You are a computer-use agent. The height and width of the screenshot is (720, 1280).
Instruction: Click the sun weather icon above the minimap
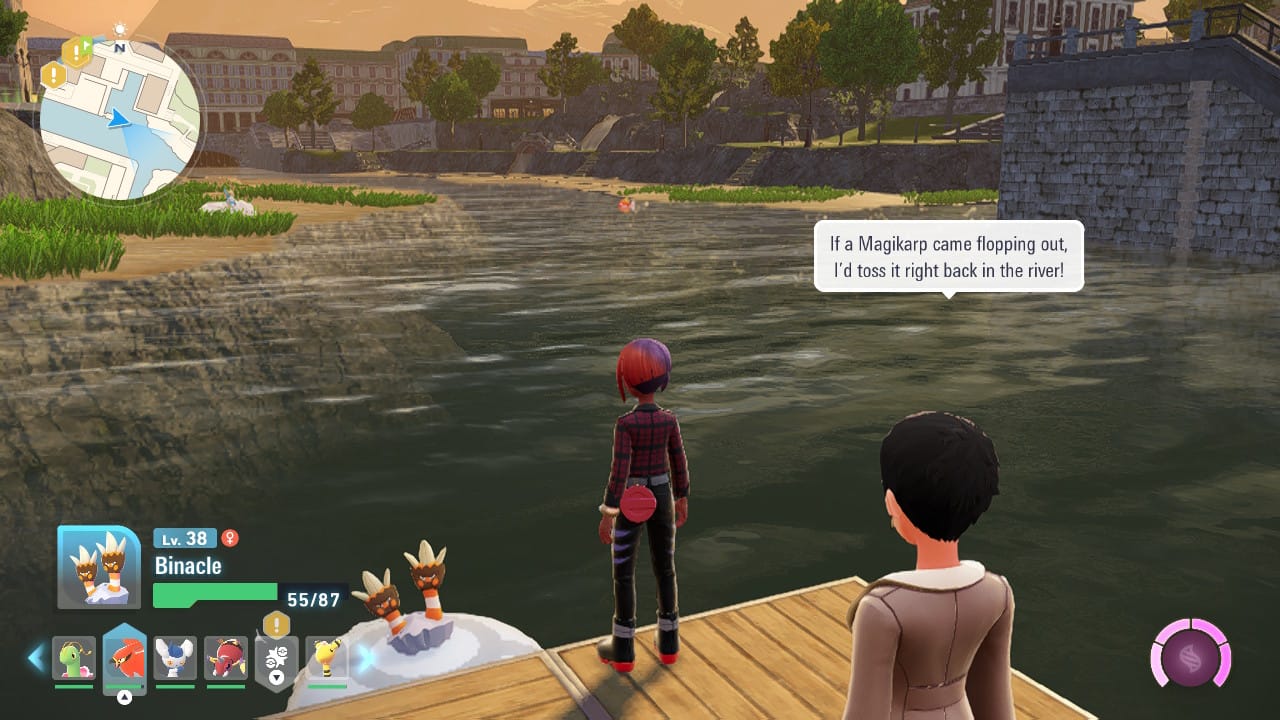click(x=120, y=29)
